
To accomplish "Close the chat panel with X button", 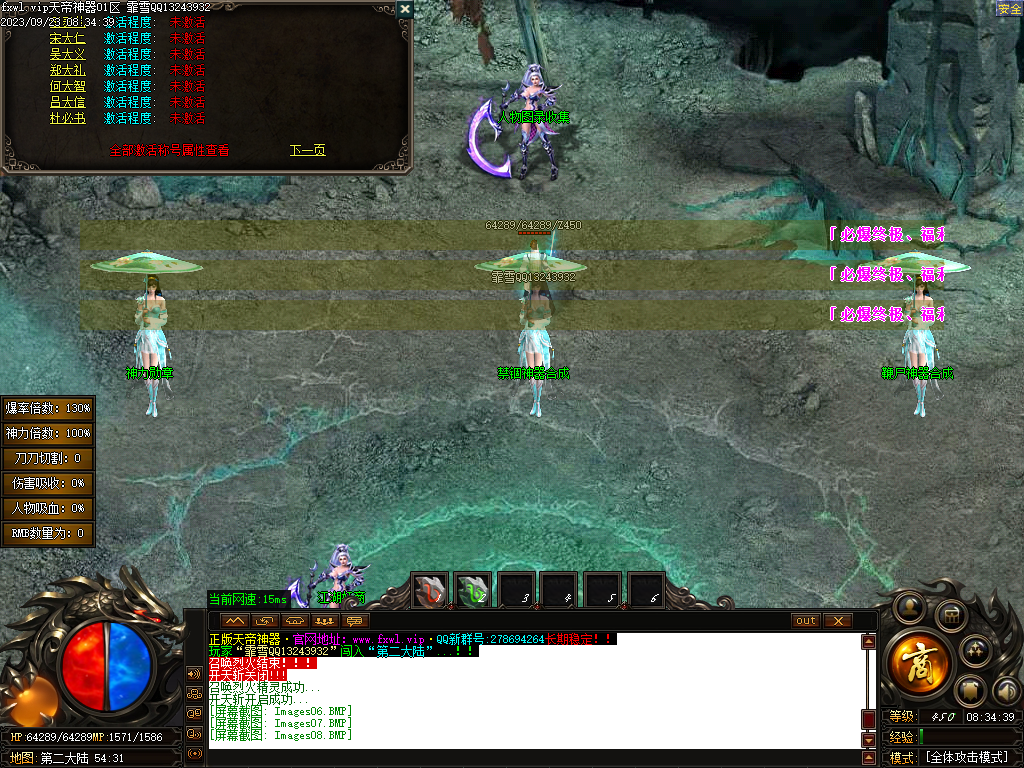I will 837,620.
